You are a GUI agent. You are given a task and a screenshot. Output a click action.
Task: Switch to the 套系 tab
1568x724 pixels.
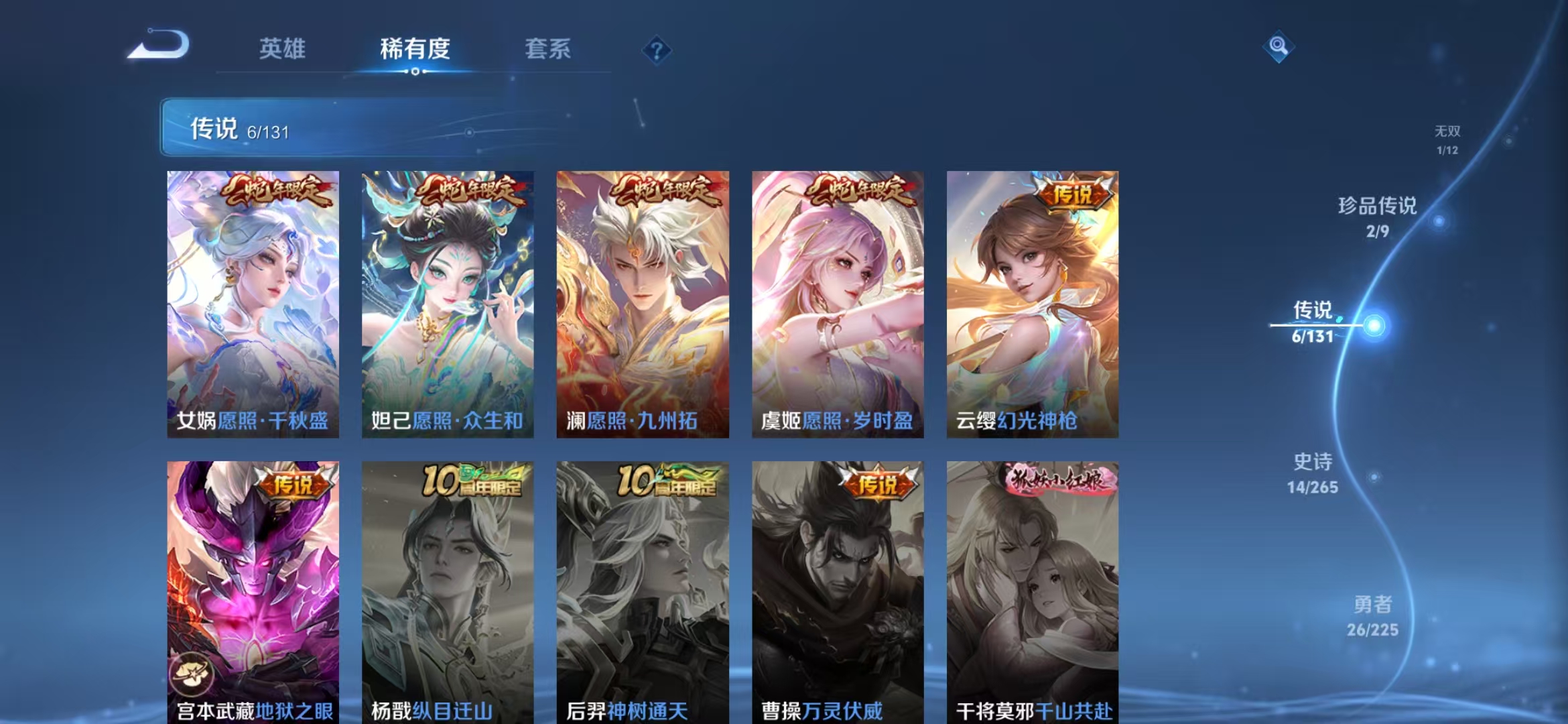point(549,49)
